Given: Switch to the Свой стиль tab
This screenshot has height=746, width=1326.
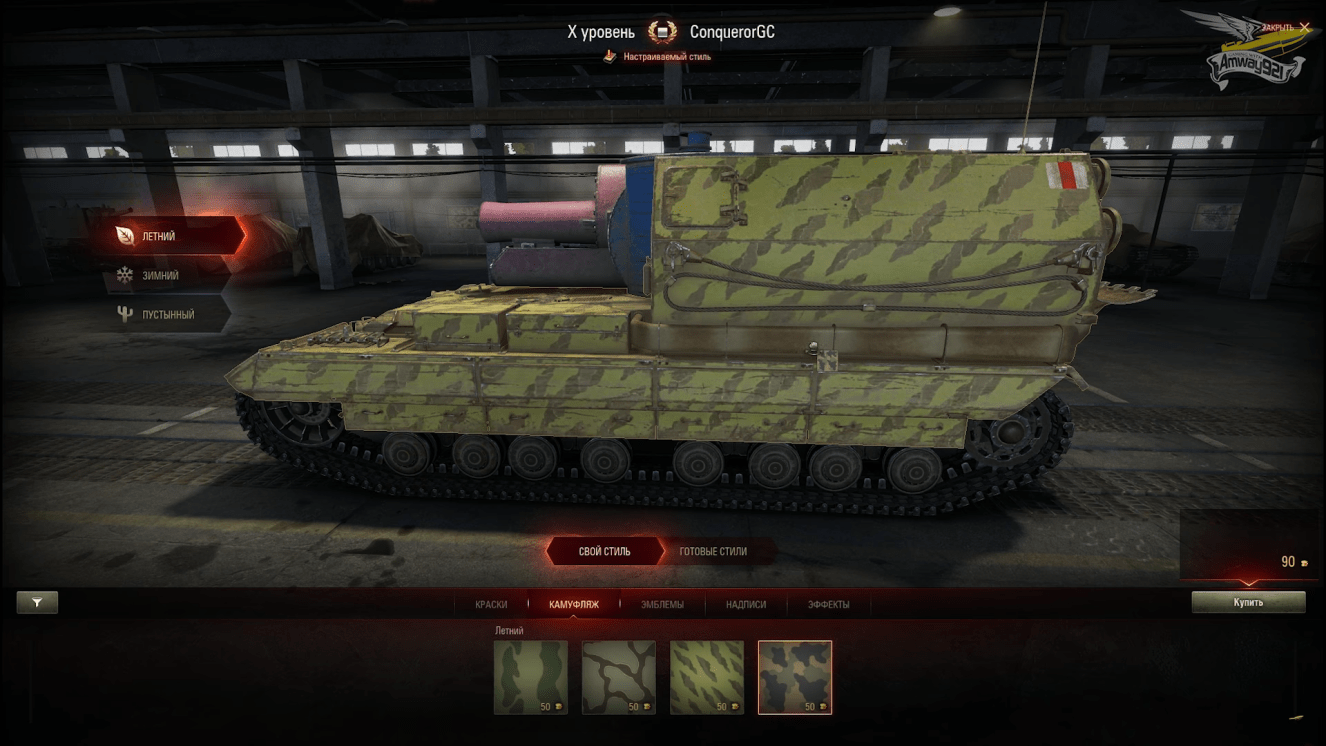Looking at the screenshot, I should coord(604,551).
